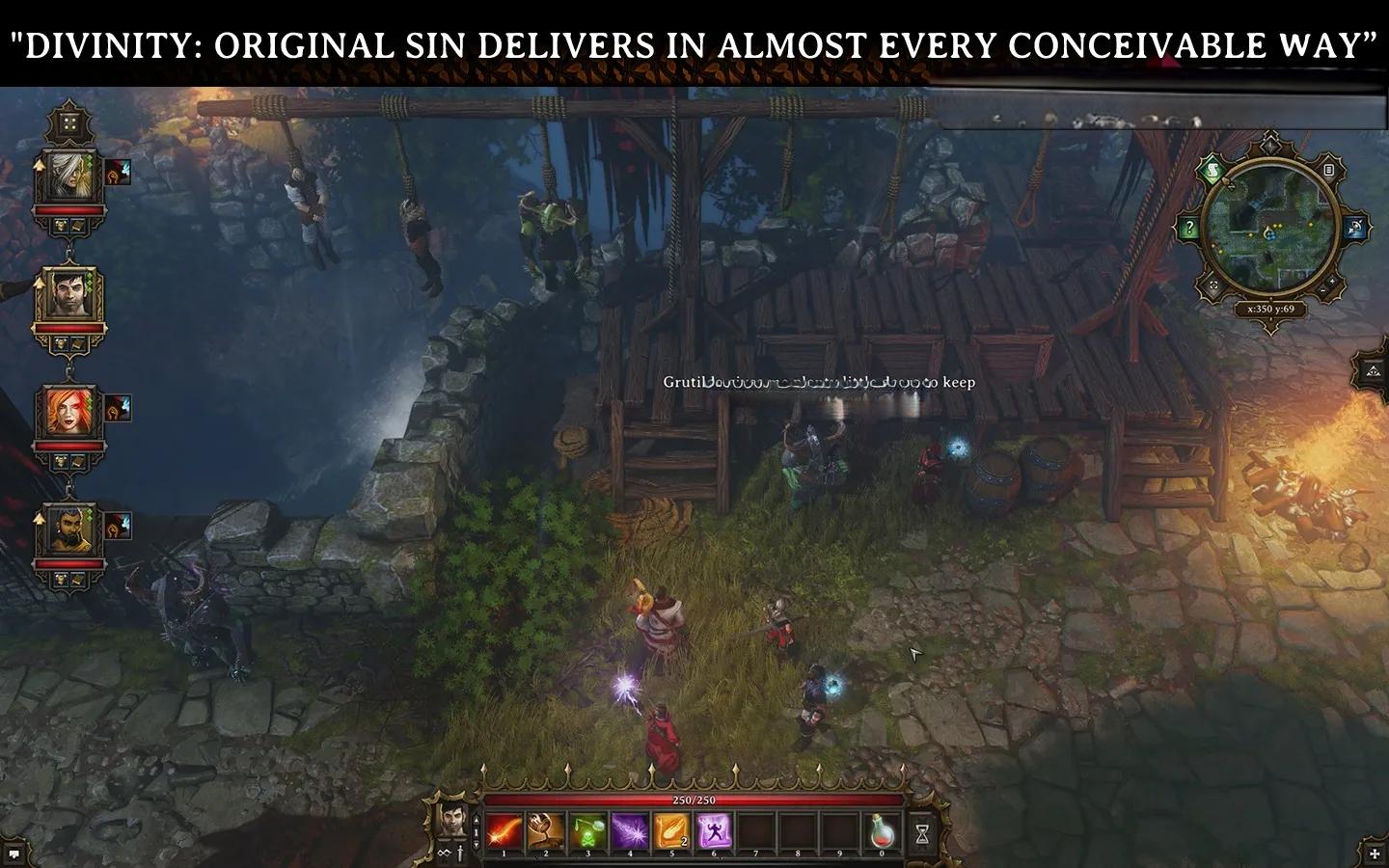Open the circular minimap
The height and width of the screenshot is (868, 1389).
point(1271,230)
